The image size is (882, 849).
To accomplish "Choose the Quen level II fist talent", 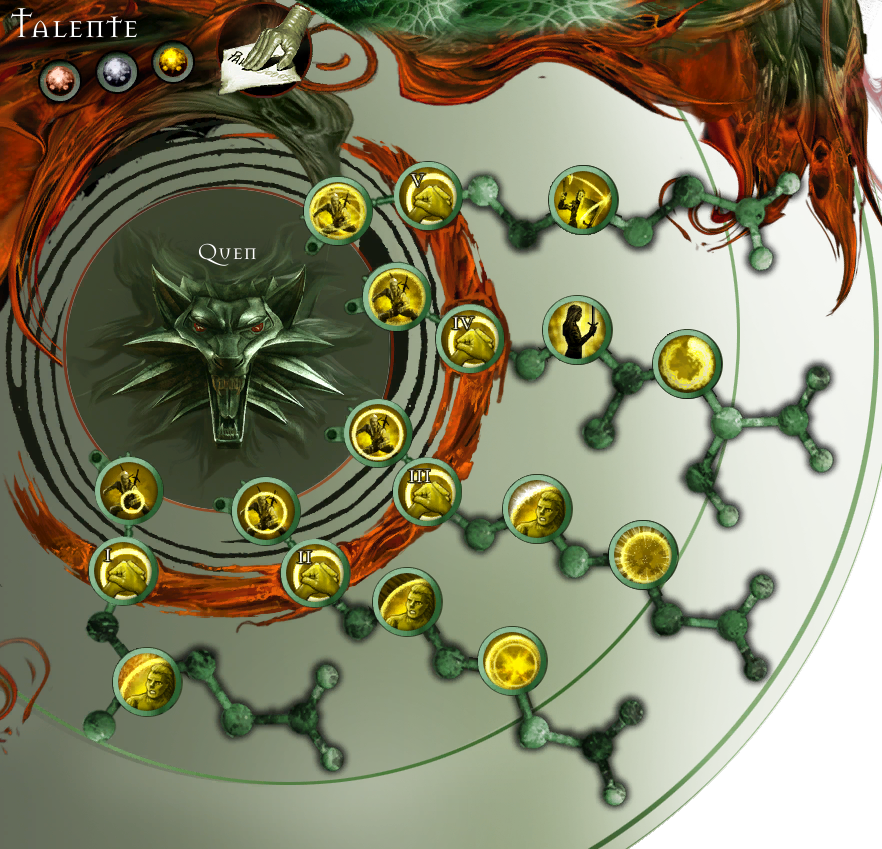I will [x=314, y=573].
